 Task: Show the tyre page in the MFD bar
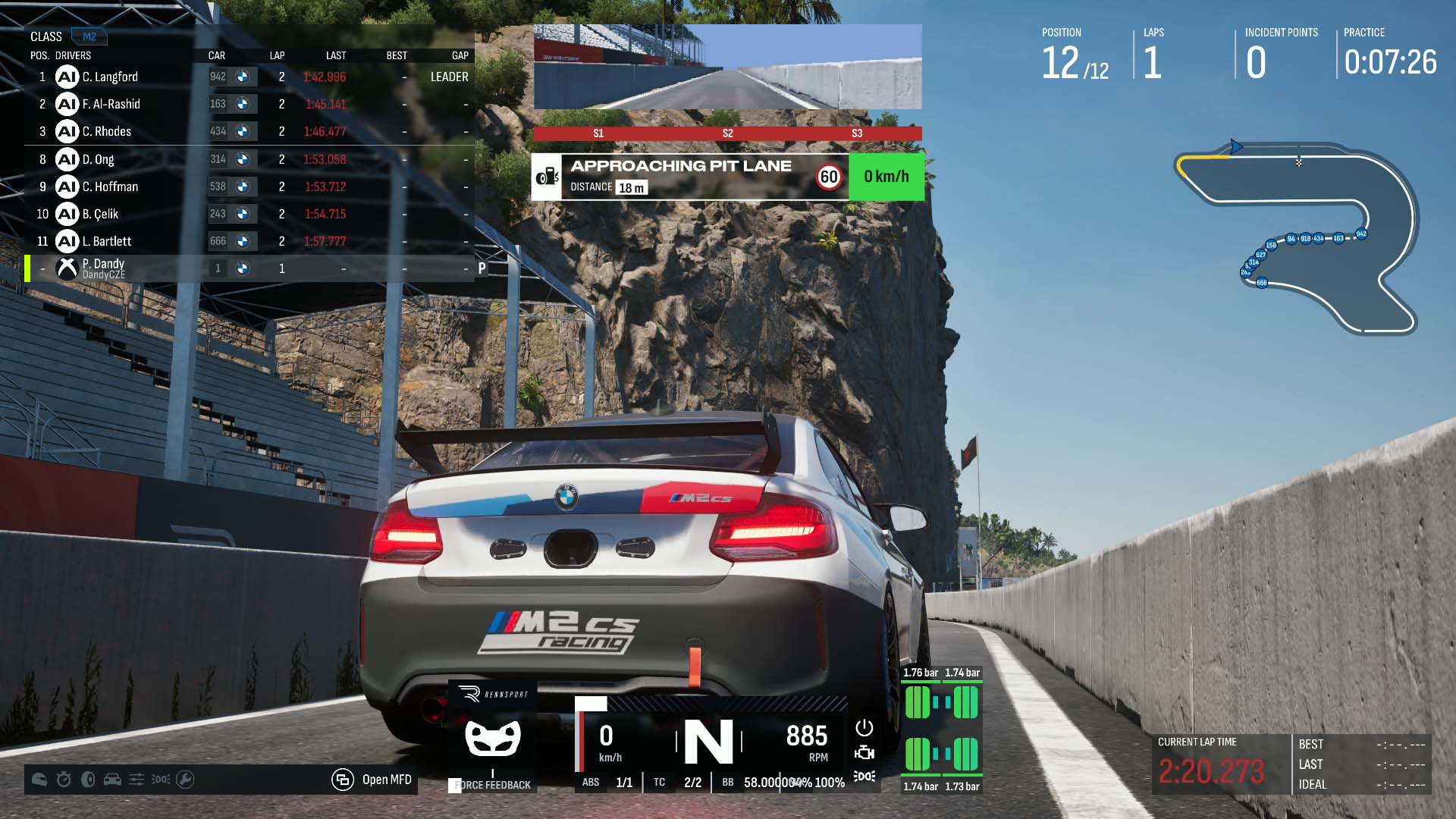click(88, 780)
